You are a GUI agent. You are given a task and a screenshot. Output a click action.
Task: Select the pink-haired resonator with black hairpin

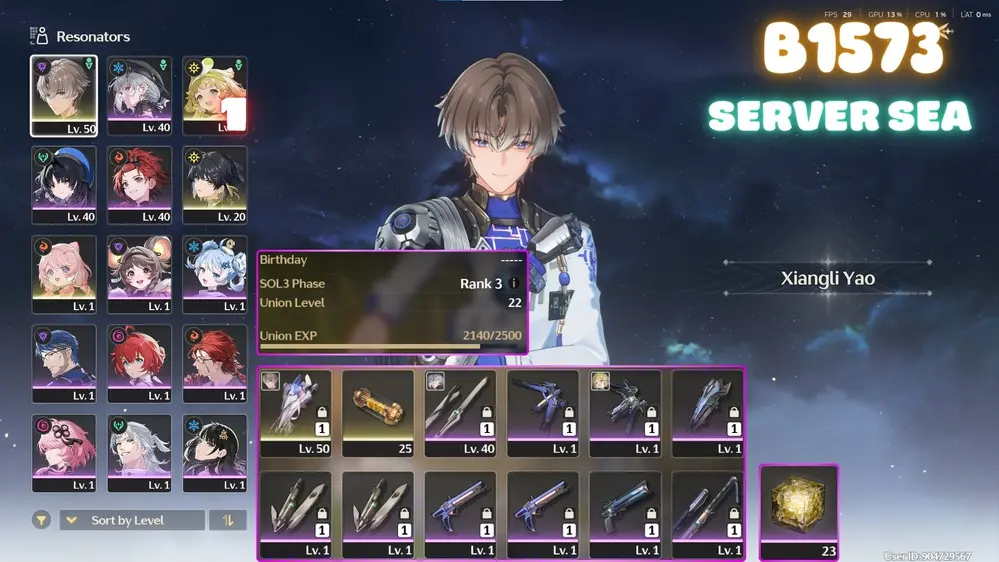click(64, 452)
